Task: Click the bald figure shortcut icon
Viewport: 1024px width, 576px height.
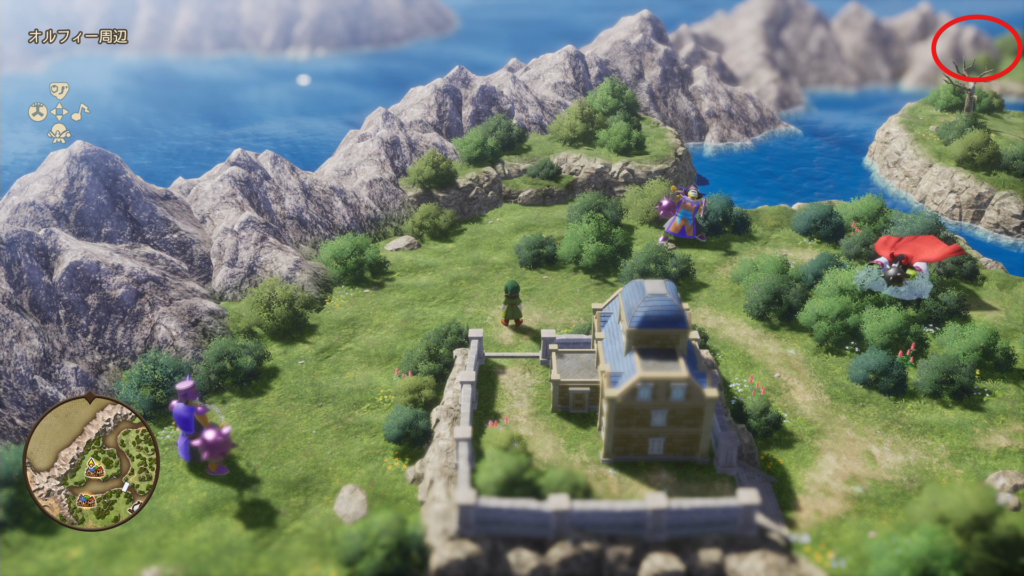Action: (59, 132)
